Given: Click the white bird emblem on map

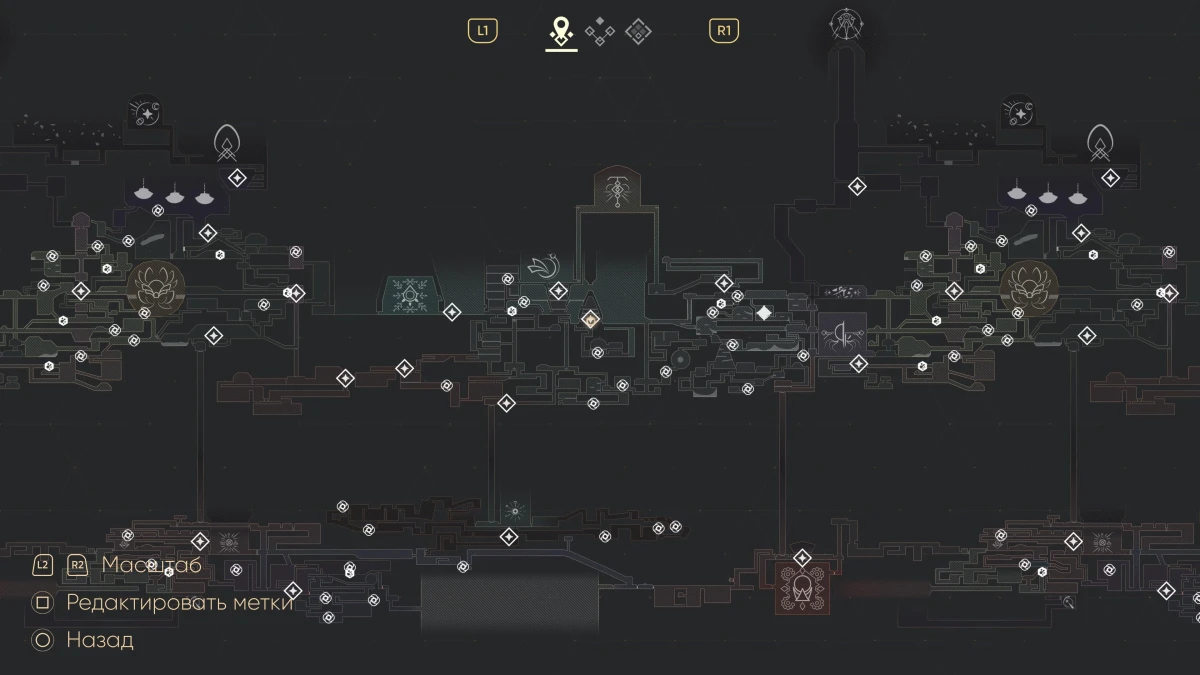Looking at the screenshot, I should pyautogui.click(x=543, y=266).
